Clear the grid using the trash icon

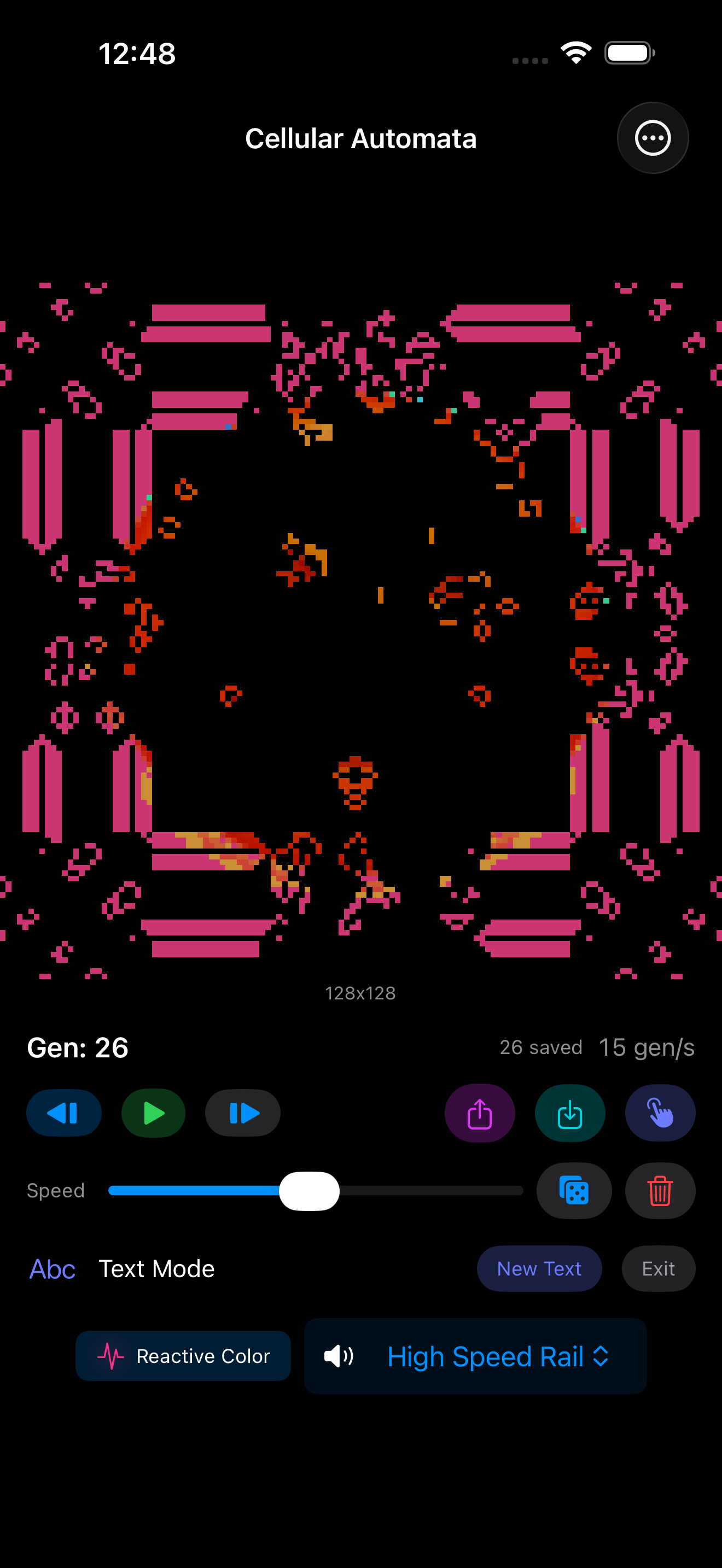(x=660, y=1191)
